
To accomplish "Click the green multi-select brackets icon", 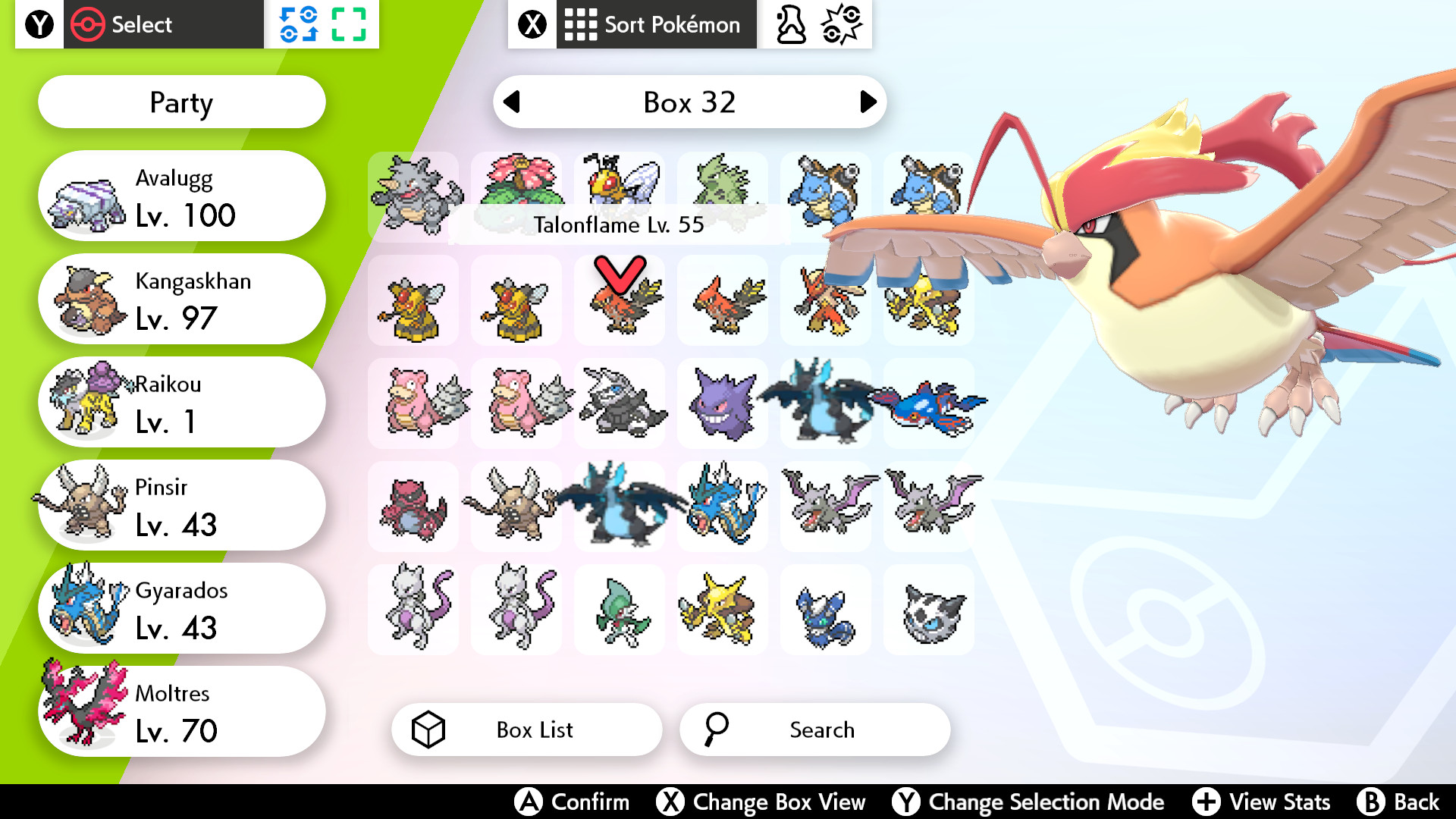I will click(x=350, y=24).
